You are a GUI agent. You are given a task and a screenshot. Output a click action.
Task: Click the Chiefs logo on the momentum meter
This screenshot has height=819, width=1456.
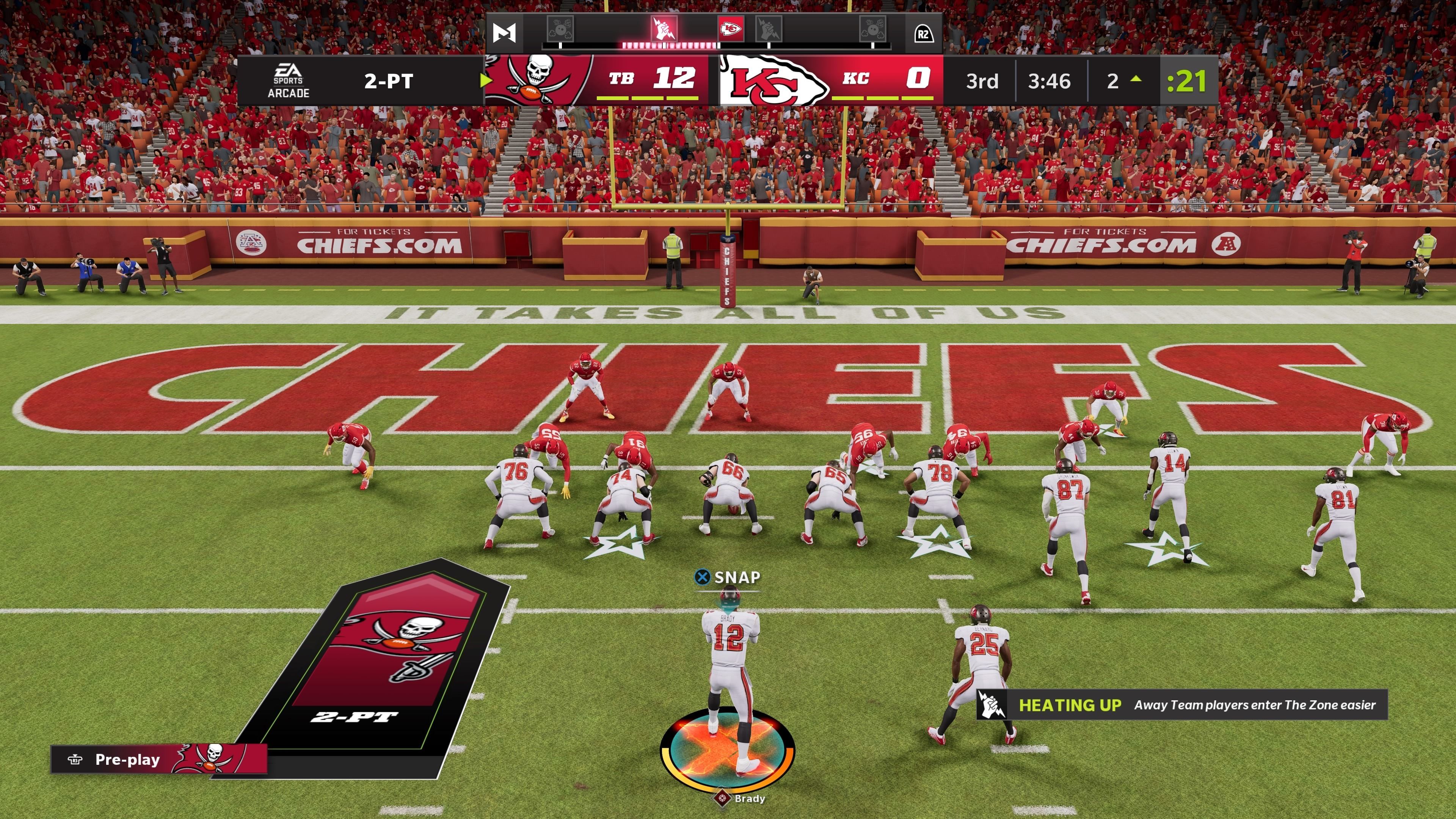[x=730, y=29]
